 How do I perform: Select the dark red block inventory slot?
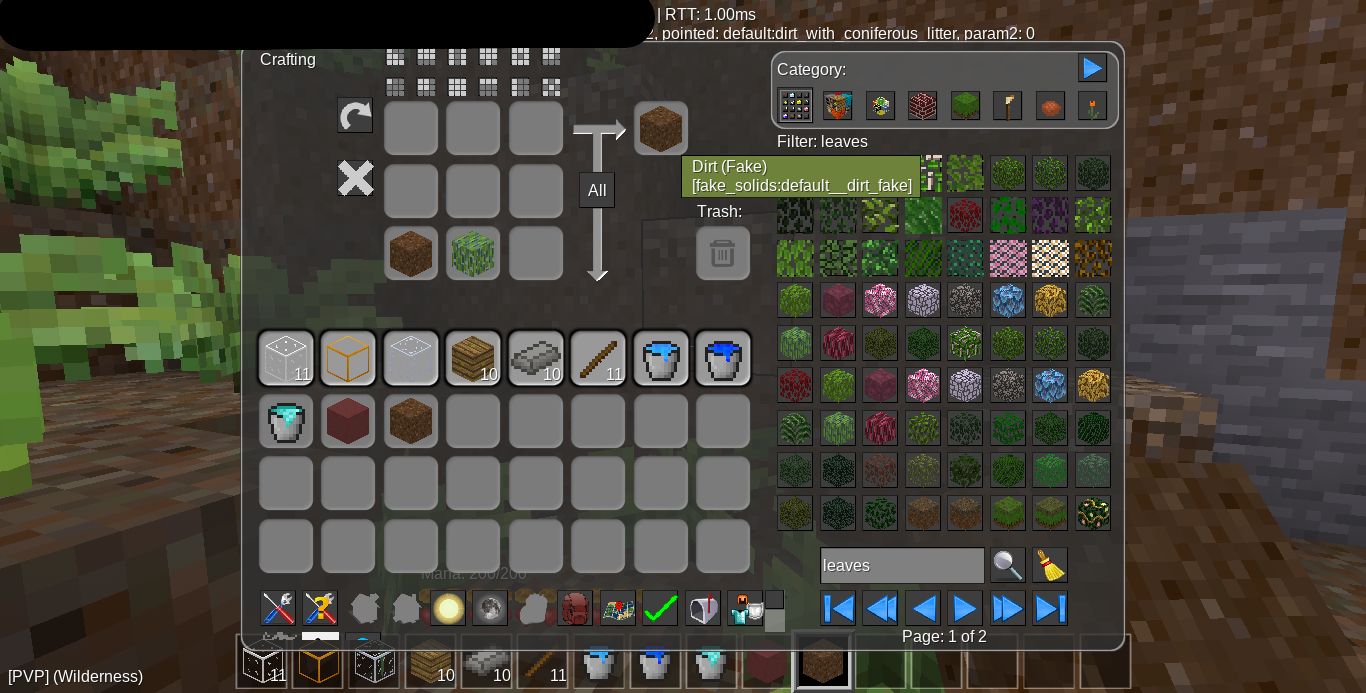click(x=348, y=420)
